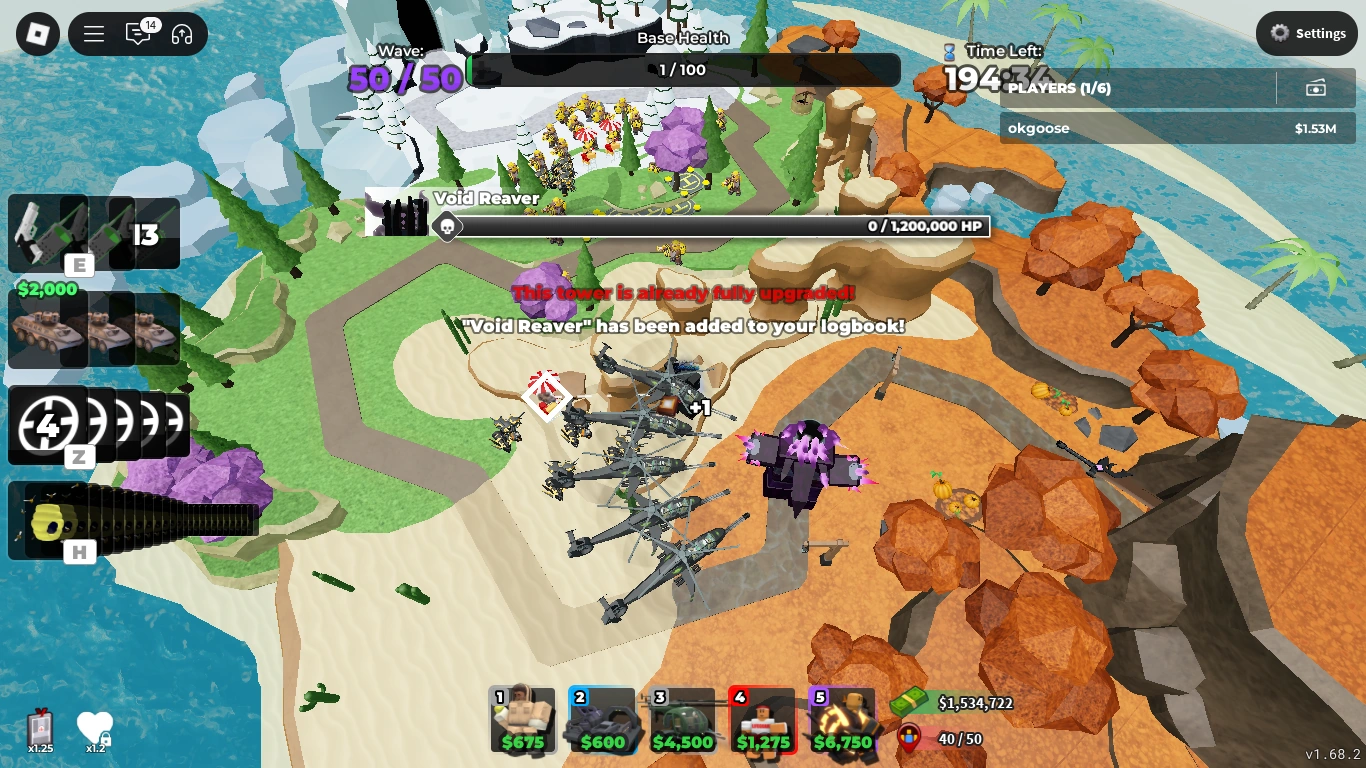This screenshot has height=768, width=1366.
Task: Open the hamburger menu
Action: click(x=93, y=33)
